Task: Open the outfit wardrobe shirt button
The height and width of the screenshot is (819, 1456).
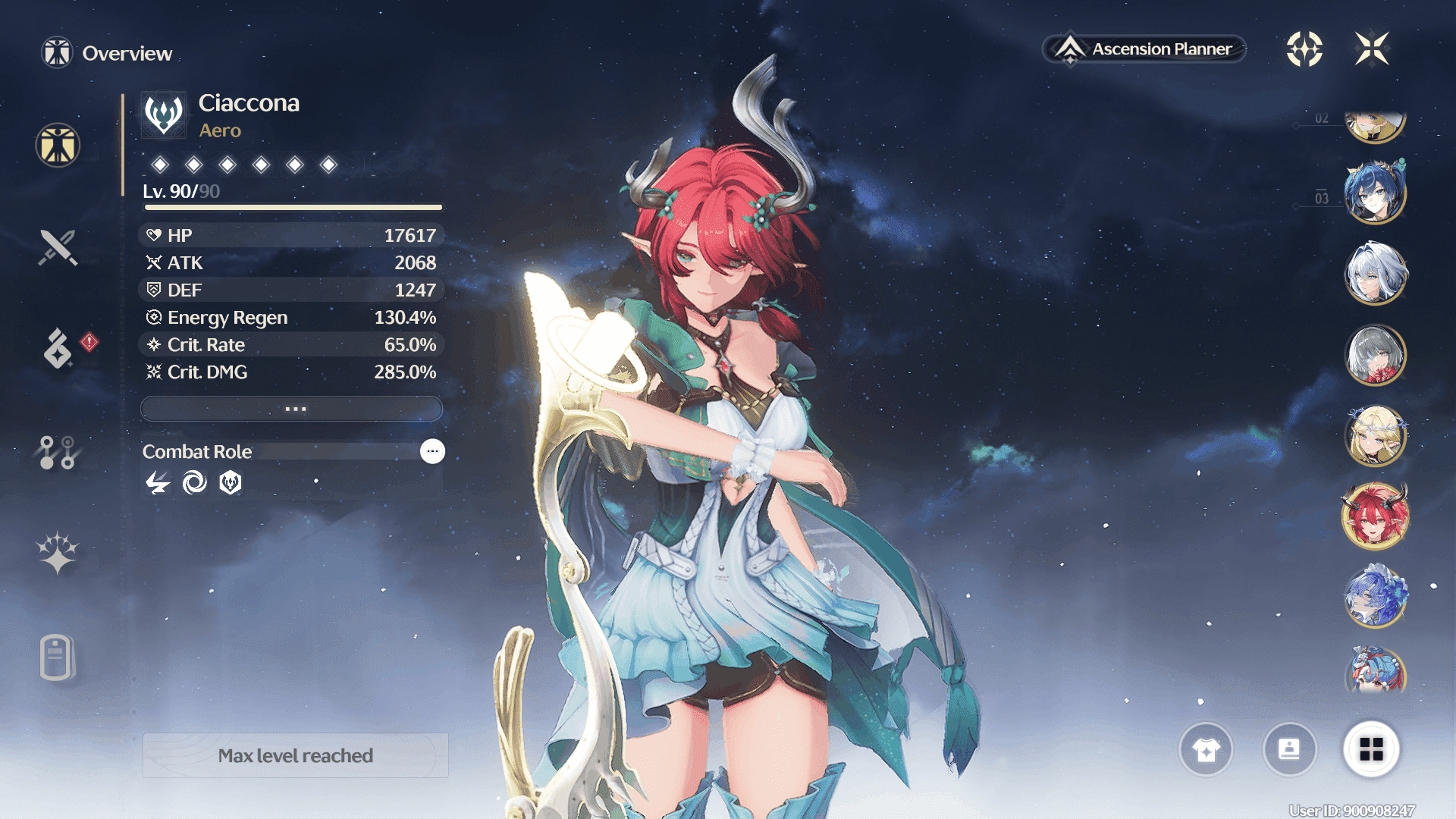Action: pos(1206,750)
